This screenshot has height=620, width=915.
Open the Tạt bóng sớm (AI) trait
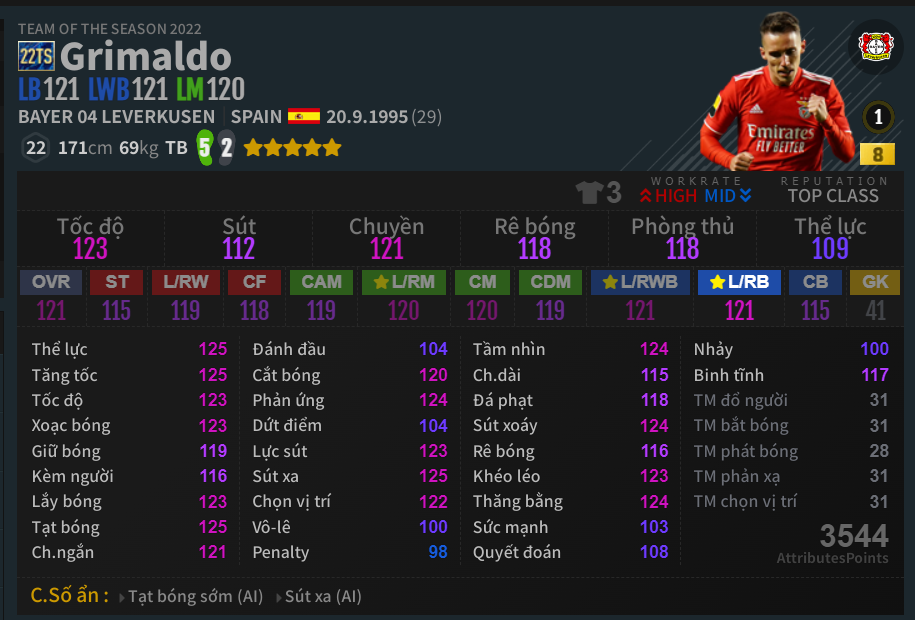tap(194, 597)
